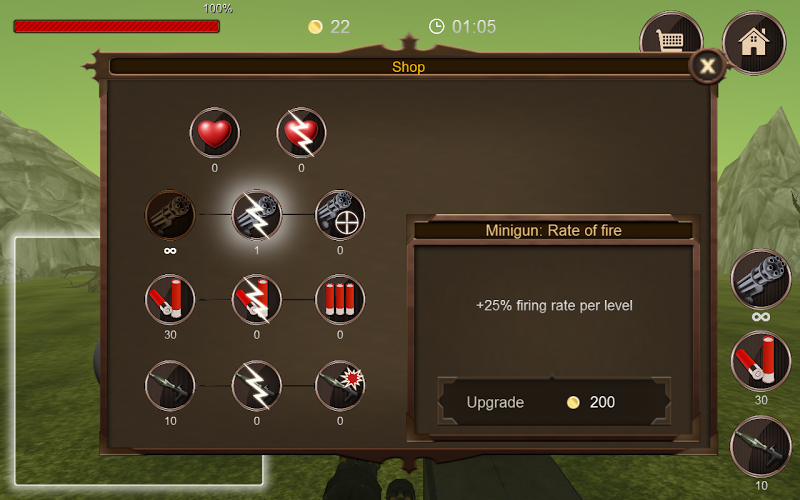Select the shotgun shells ammo shop icon
The width and height of the screenshot is (800, 500).
[x=170, y=299]
